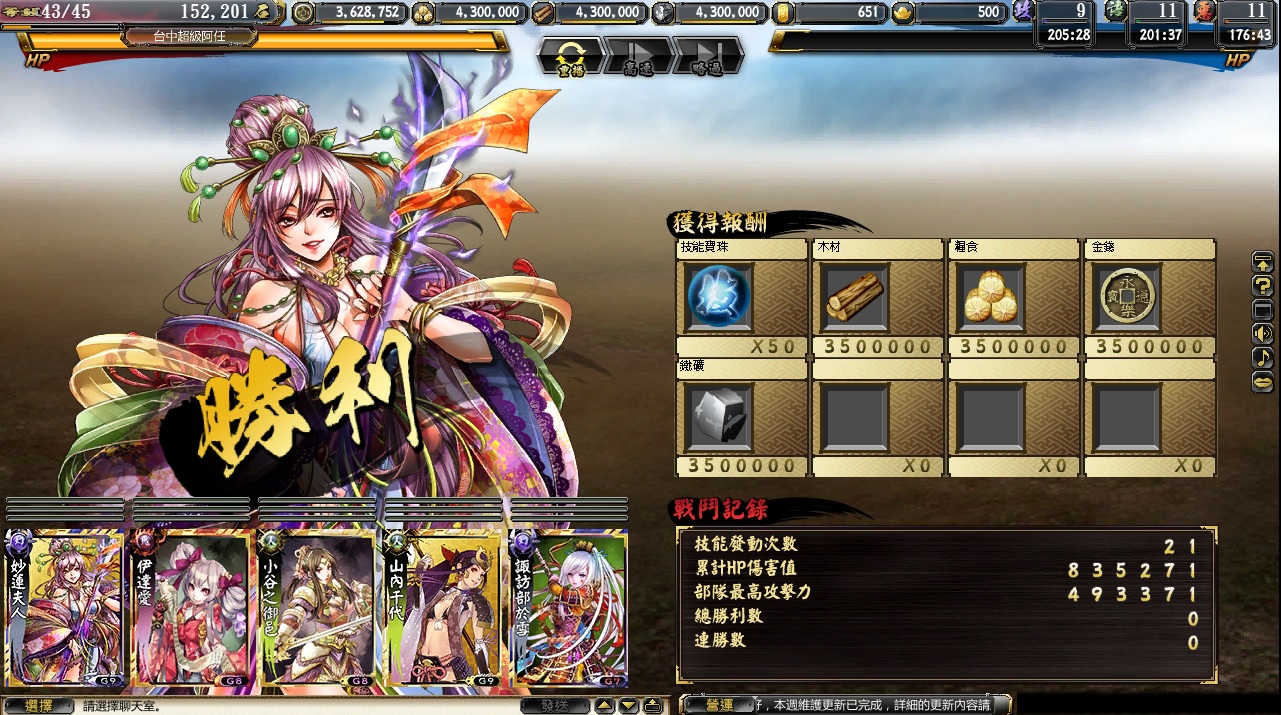Replay the battle with 重播 button
Screen dimensions: 1281x715
571,56
